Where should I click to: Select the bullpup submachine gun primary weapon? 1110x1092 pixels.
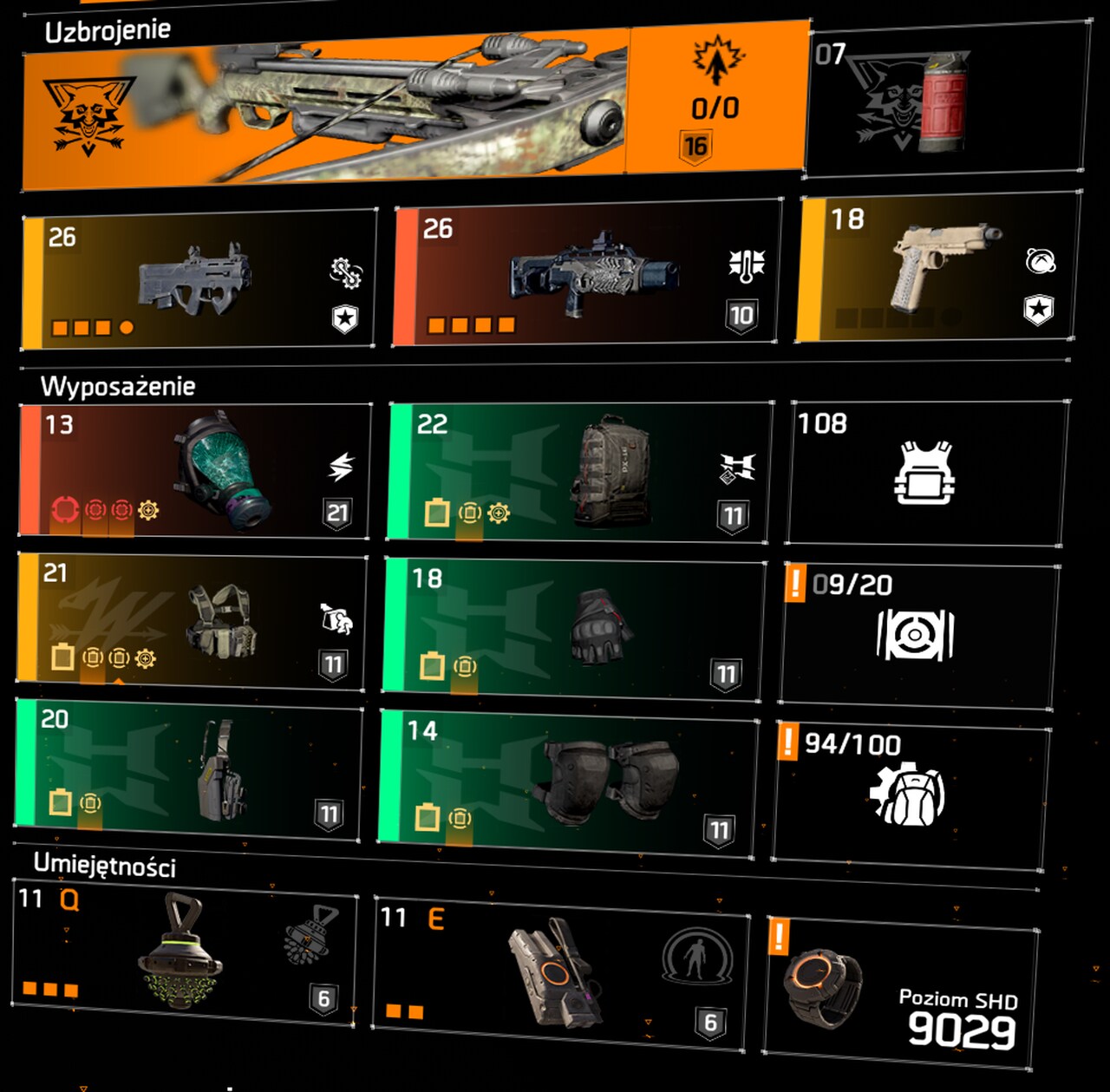point(199,279)
